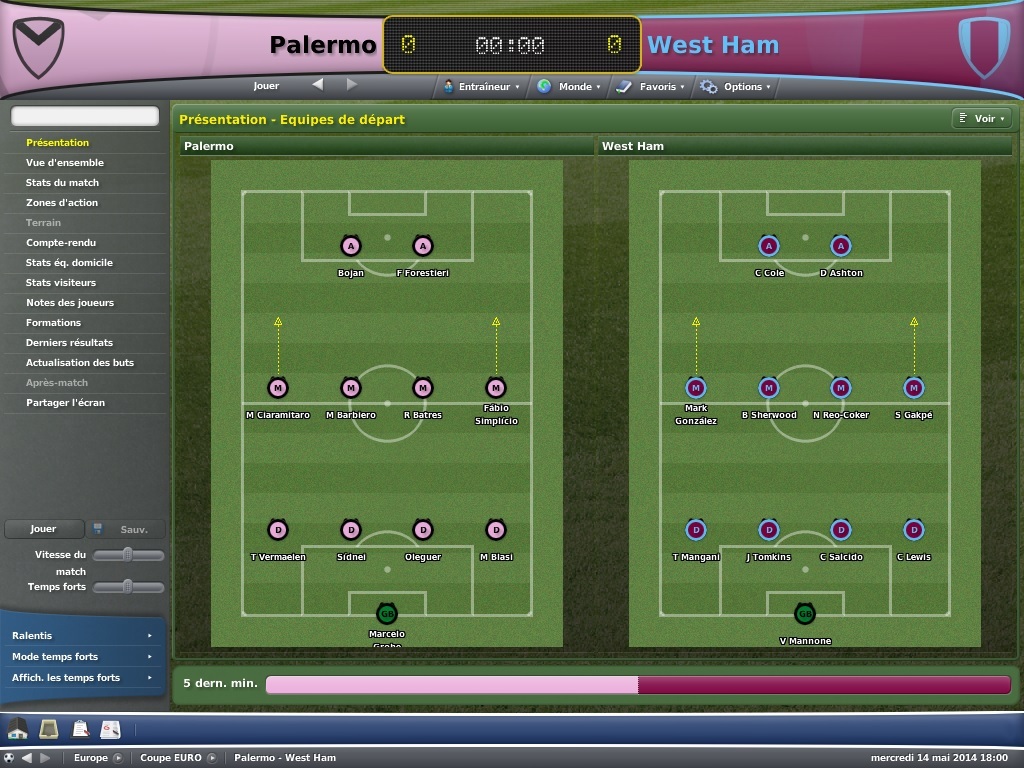Select Zones d'action in sidebar
This screenshot has width=1024, height=768.
pos(62,203)
